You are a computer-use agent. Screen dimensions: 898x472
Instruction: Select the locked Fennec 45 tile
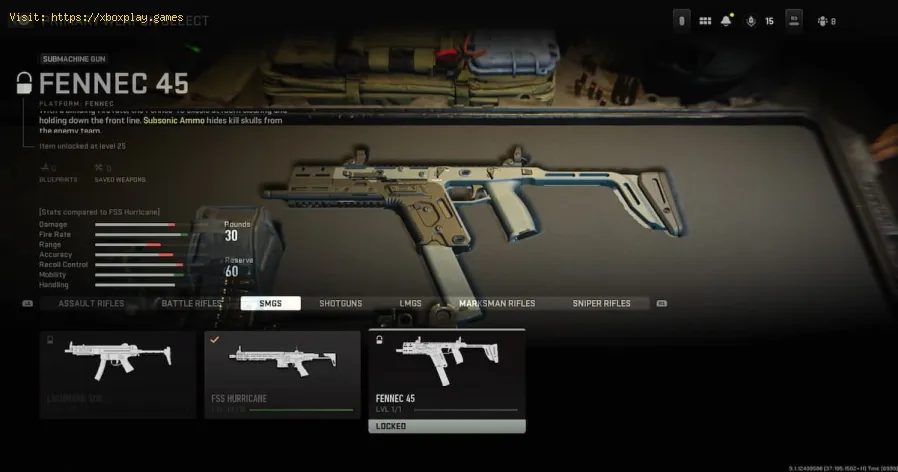[x=446, y=380]
